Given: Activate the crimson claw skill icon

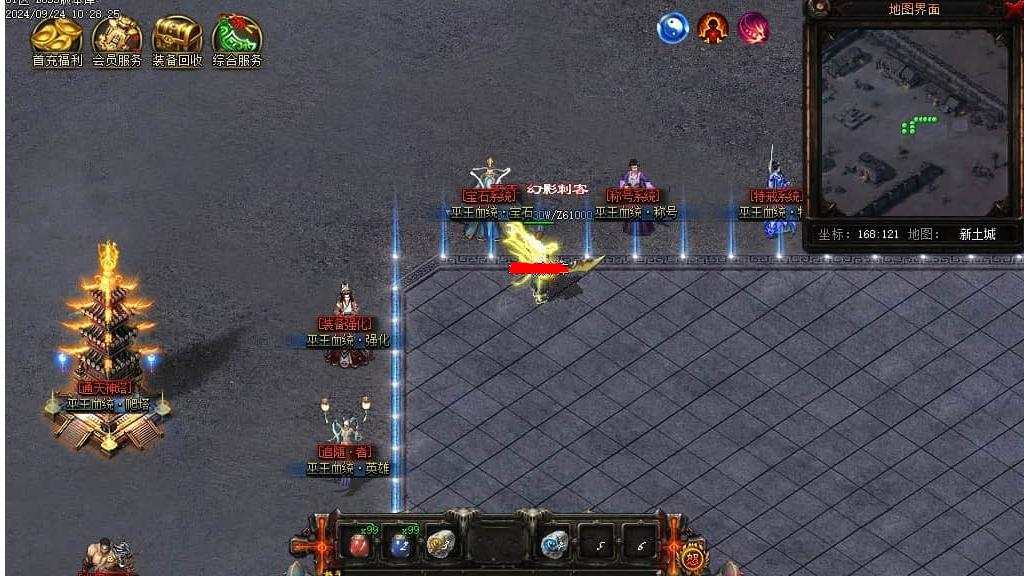Looking at the screenshot, I should (x=753, y=28).
